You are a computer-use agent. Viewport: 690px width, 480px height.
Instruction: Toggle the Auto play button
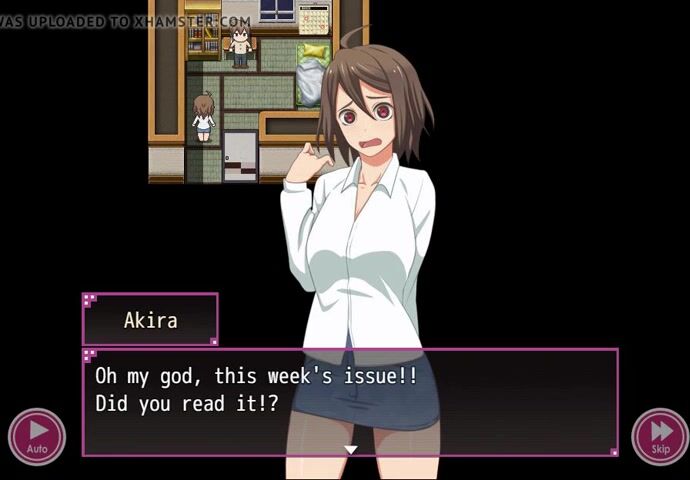(x=37, y=435)
